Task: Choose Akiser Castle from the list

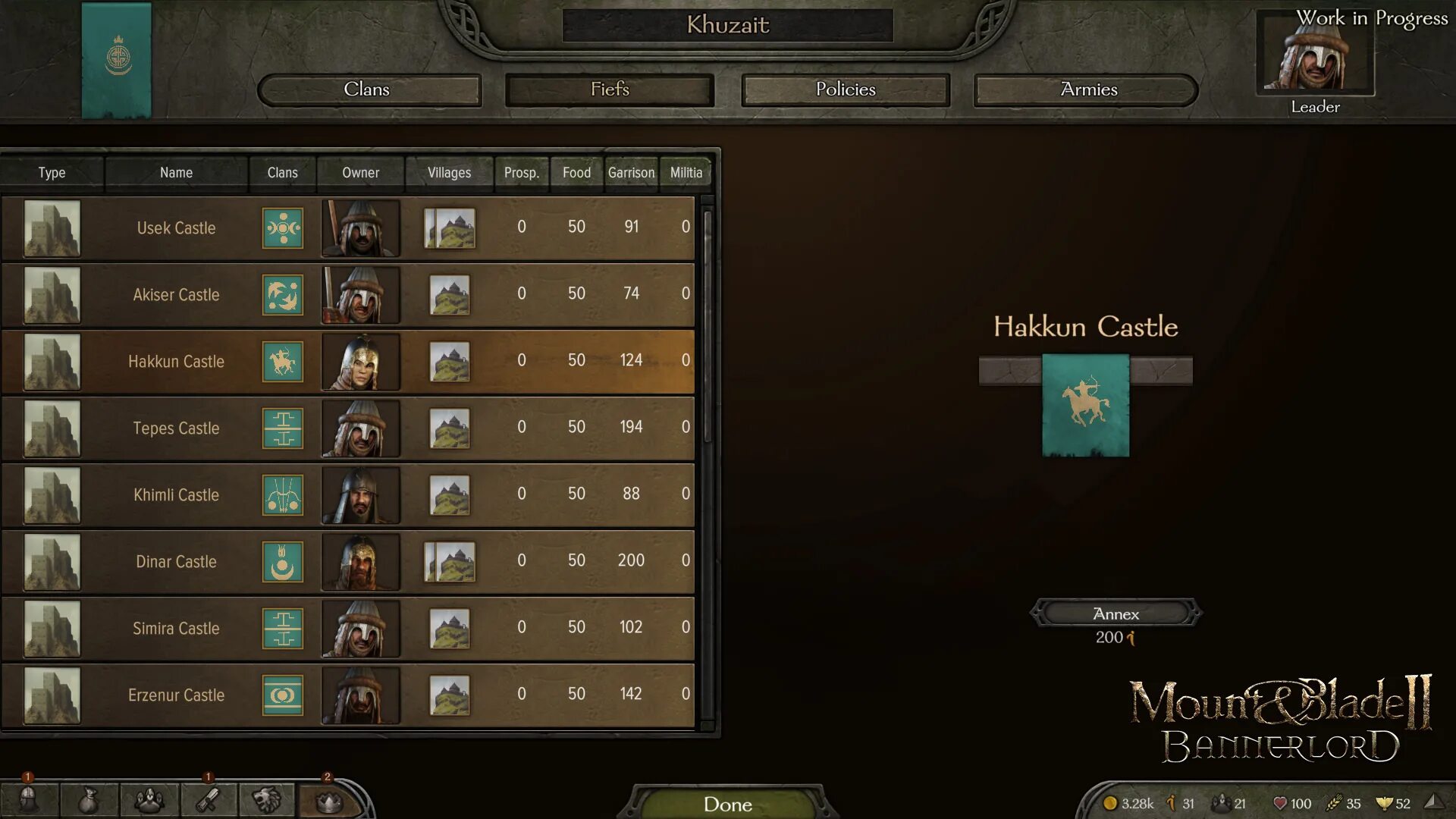Action: tap(176, 295)
